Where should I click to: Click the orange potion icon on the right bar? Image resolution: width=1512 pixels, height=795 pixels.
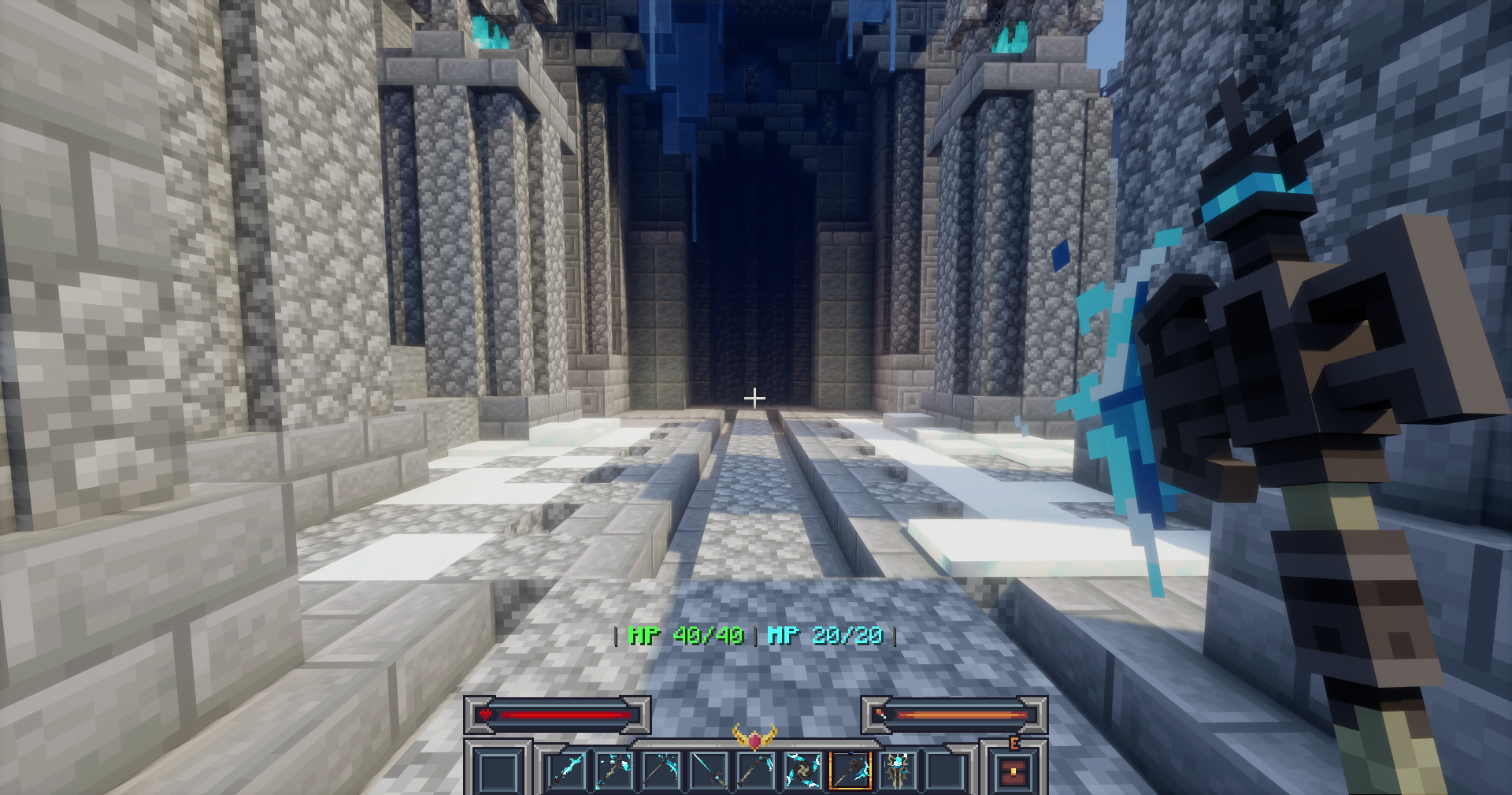[881, 712]
